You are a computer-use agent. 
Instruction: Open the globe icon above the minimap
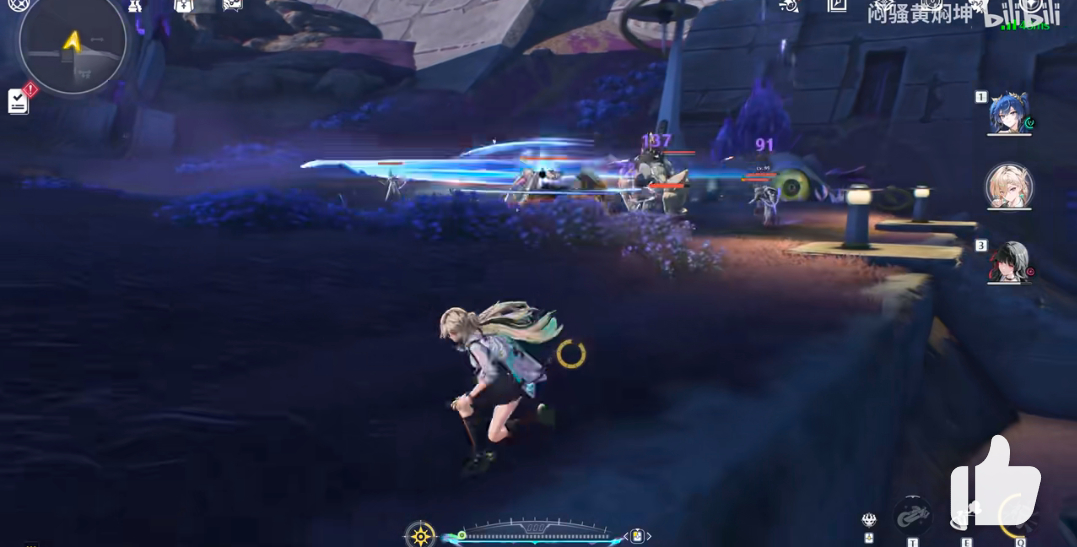coord(19,6)
